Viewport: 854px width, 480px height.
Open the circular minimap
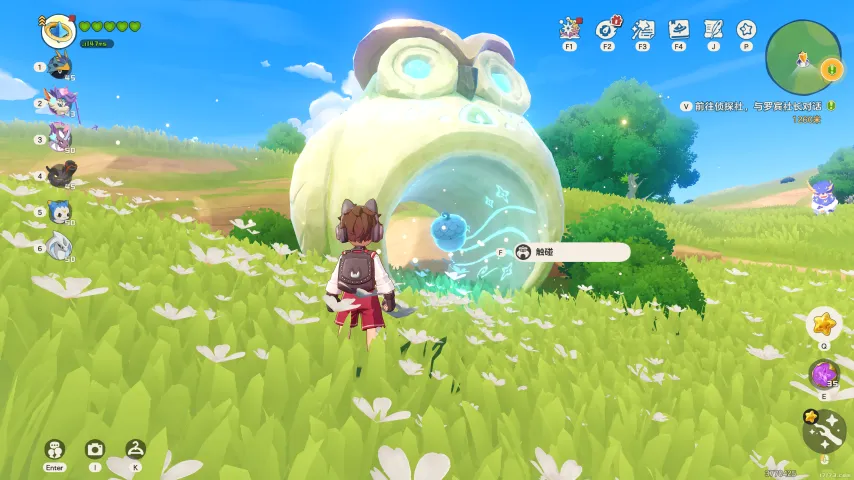click(x=802, y=57)
